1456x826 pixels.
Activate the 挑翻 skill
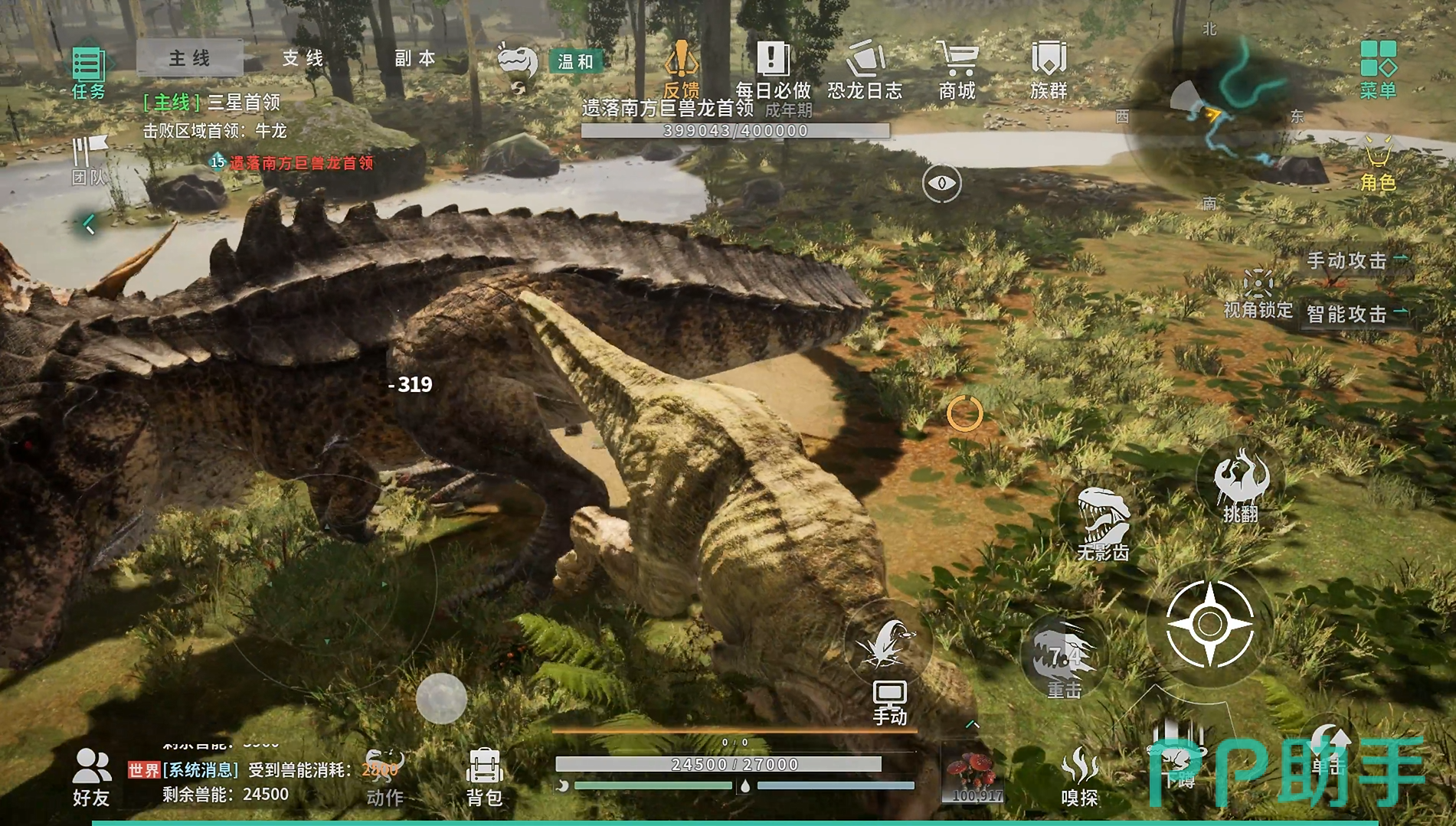pos(1241,484)
